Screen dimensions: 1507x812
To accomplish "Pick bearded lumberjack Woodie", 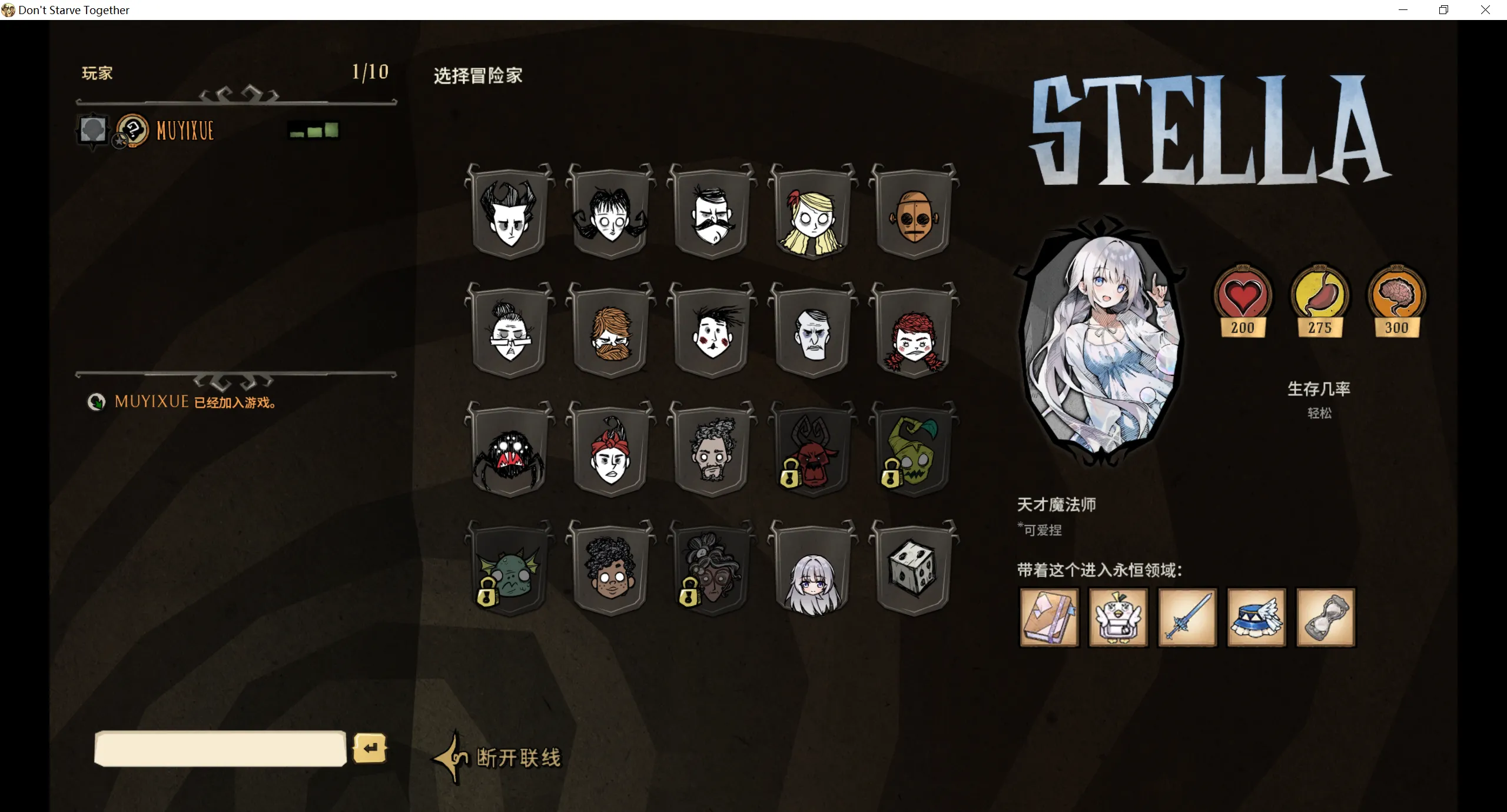I will point(610,332).
